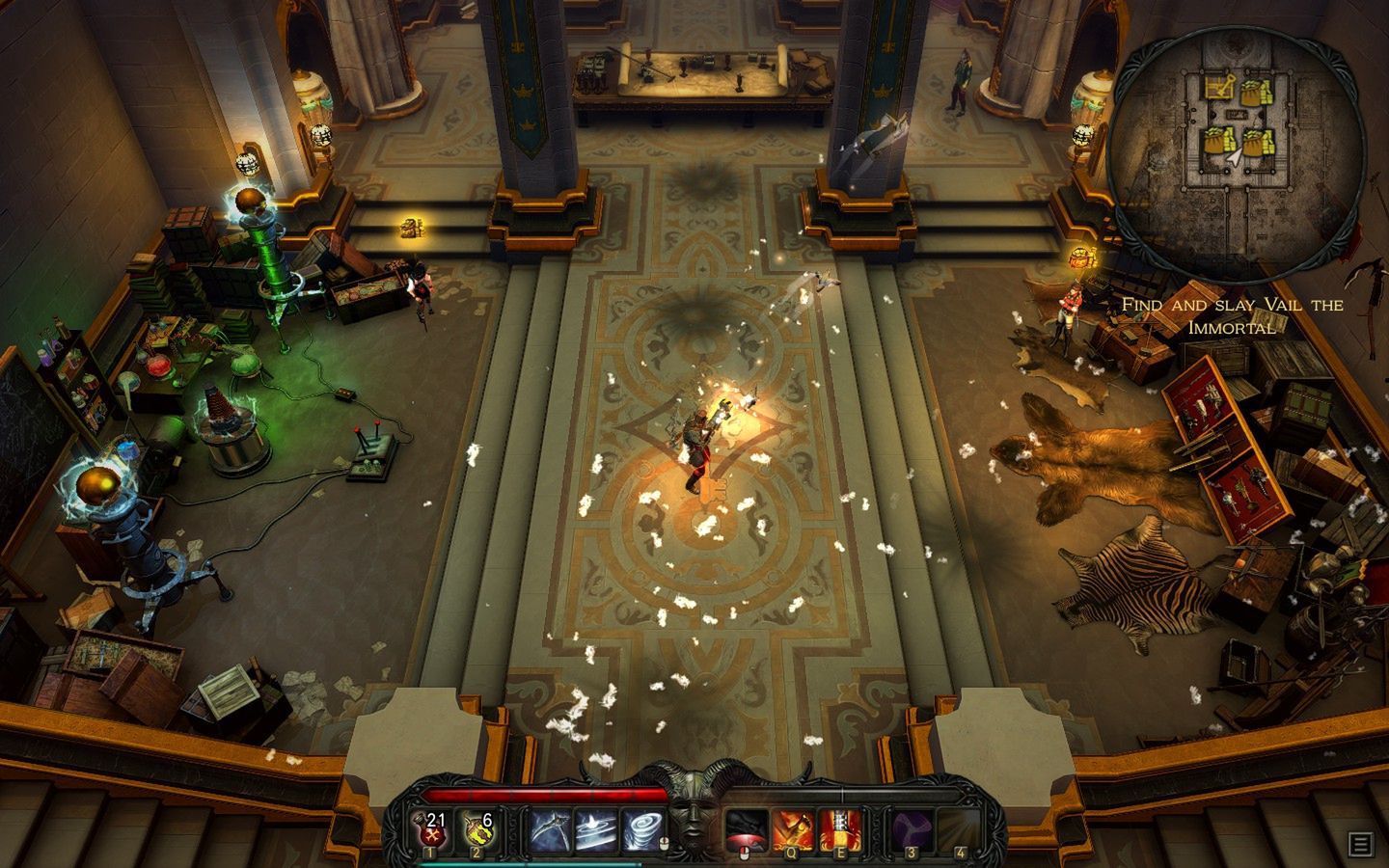Click the key chest icon on the minimap
The image size is (1389, 868).
pyautogui.click(x=1218, y=87)
